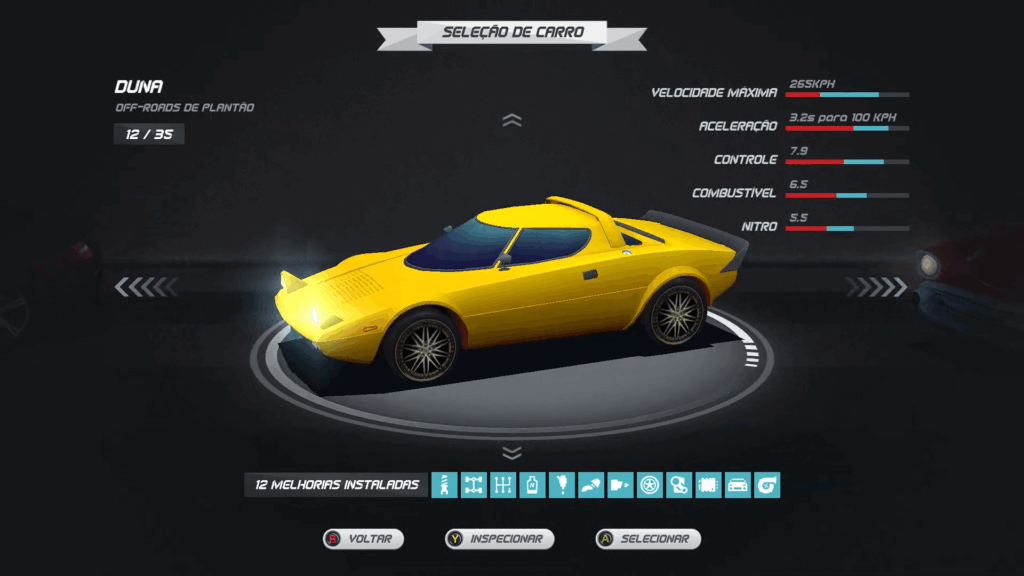
Task: Click the down chevron below the car
Action: pos(512,453)
